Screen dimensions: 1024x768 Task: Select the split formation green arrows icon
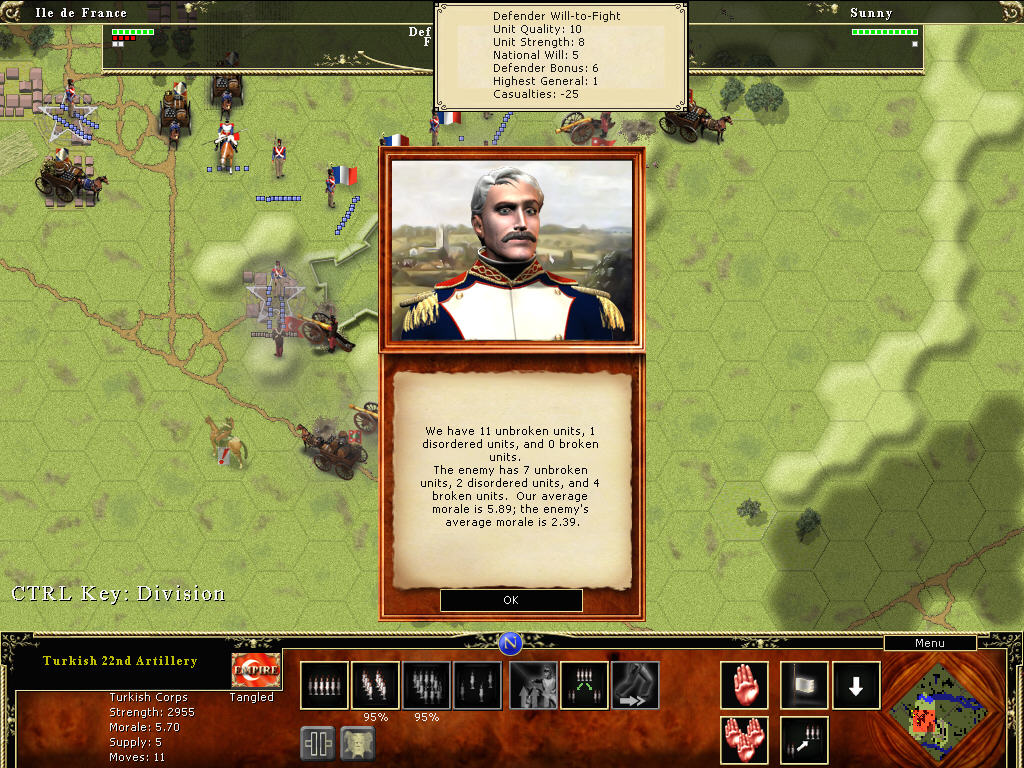tap(585, 685)
